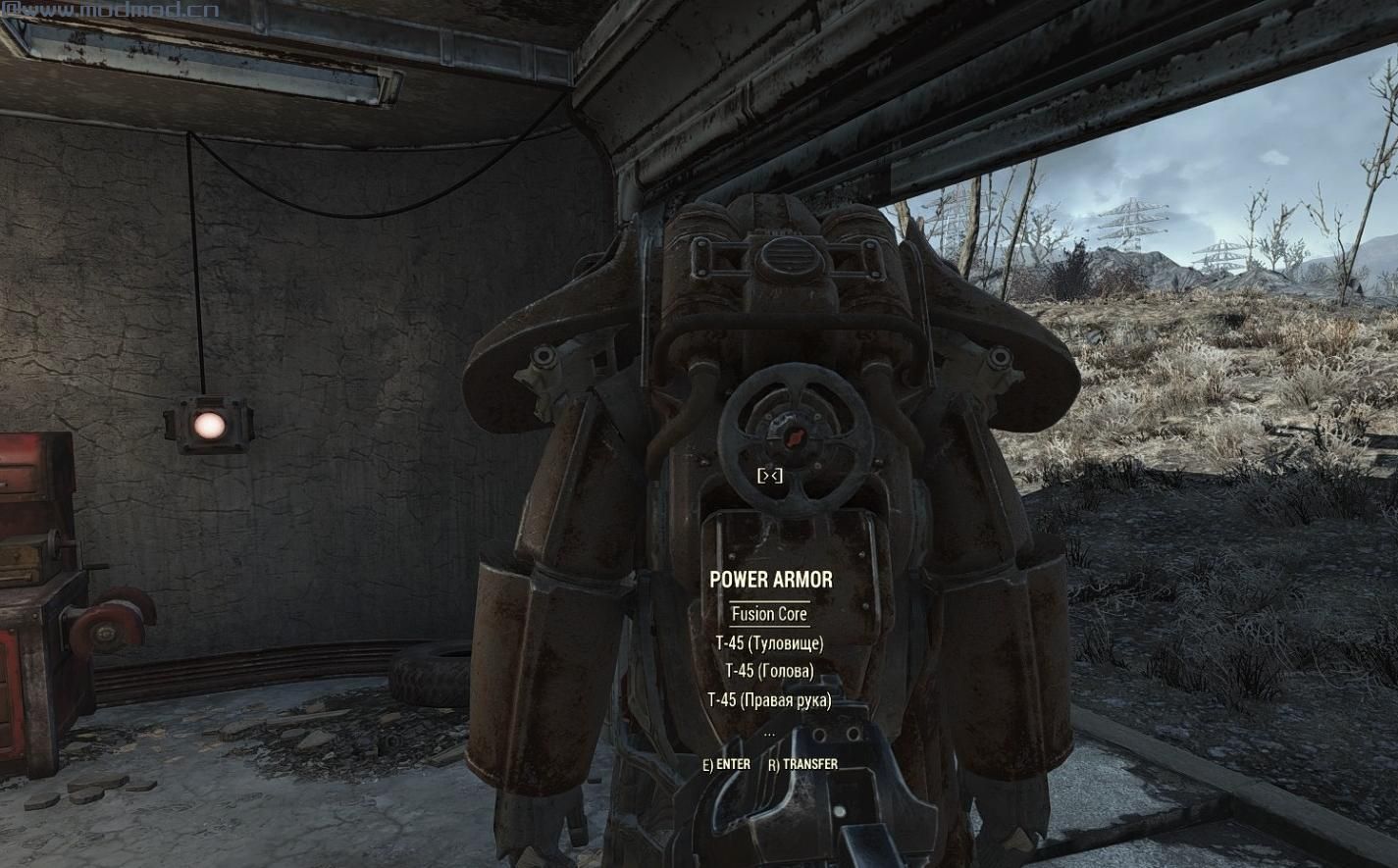Select Fusion Core in the loot list

coord(769,615)
